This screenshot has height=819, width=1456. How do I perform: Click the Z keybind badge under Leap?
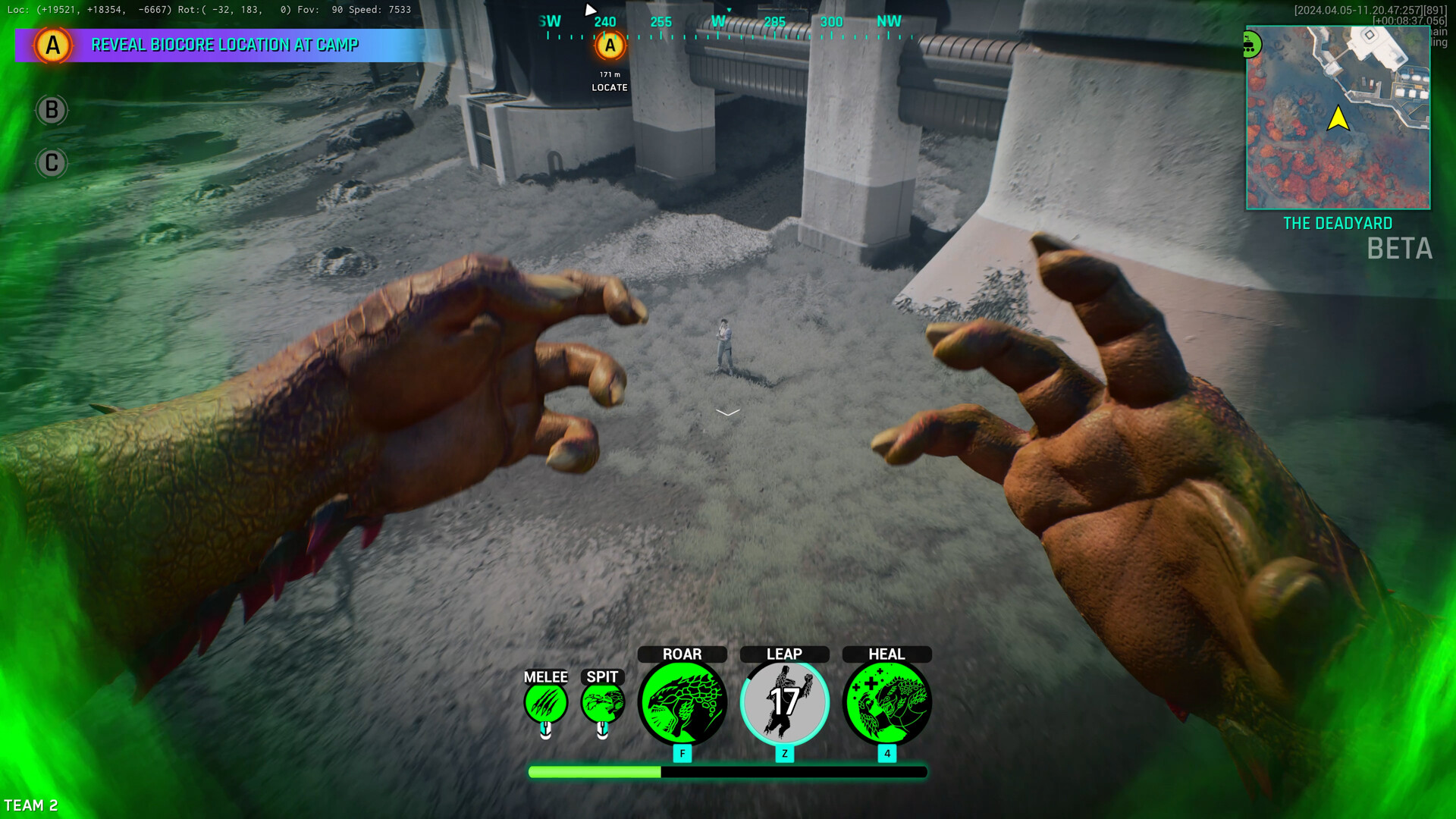click(784, 754)
